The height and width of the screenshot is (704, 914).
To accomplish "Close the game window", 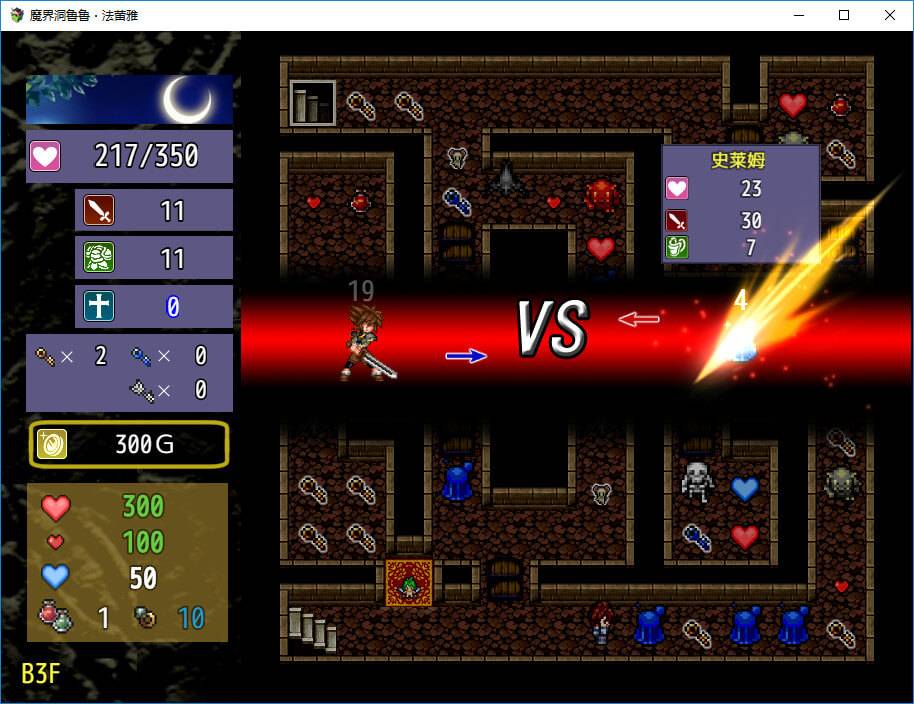I will 889,15.
